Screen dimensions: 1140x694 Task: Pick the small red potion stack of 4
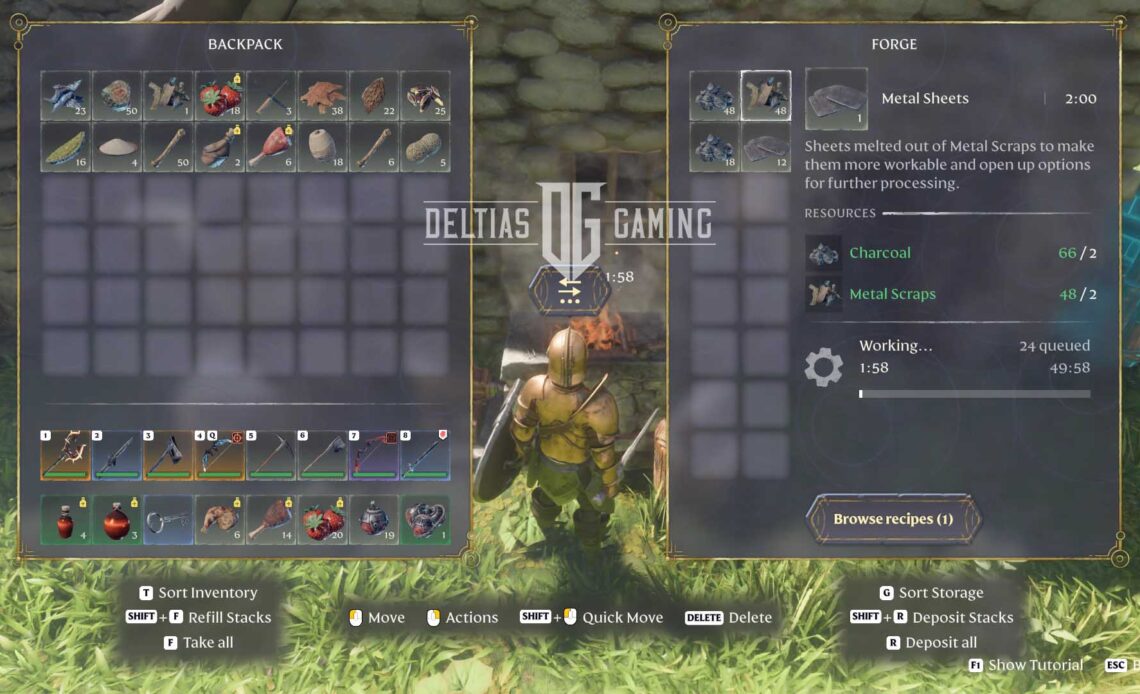[x=66, y=520]
